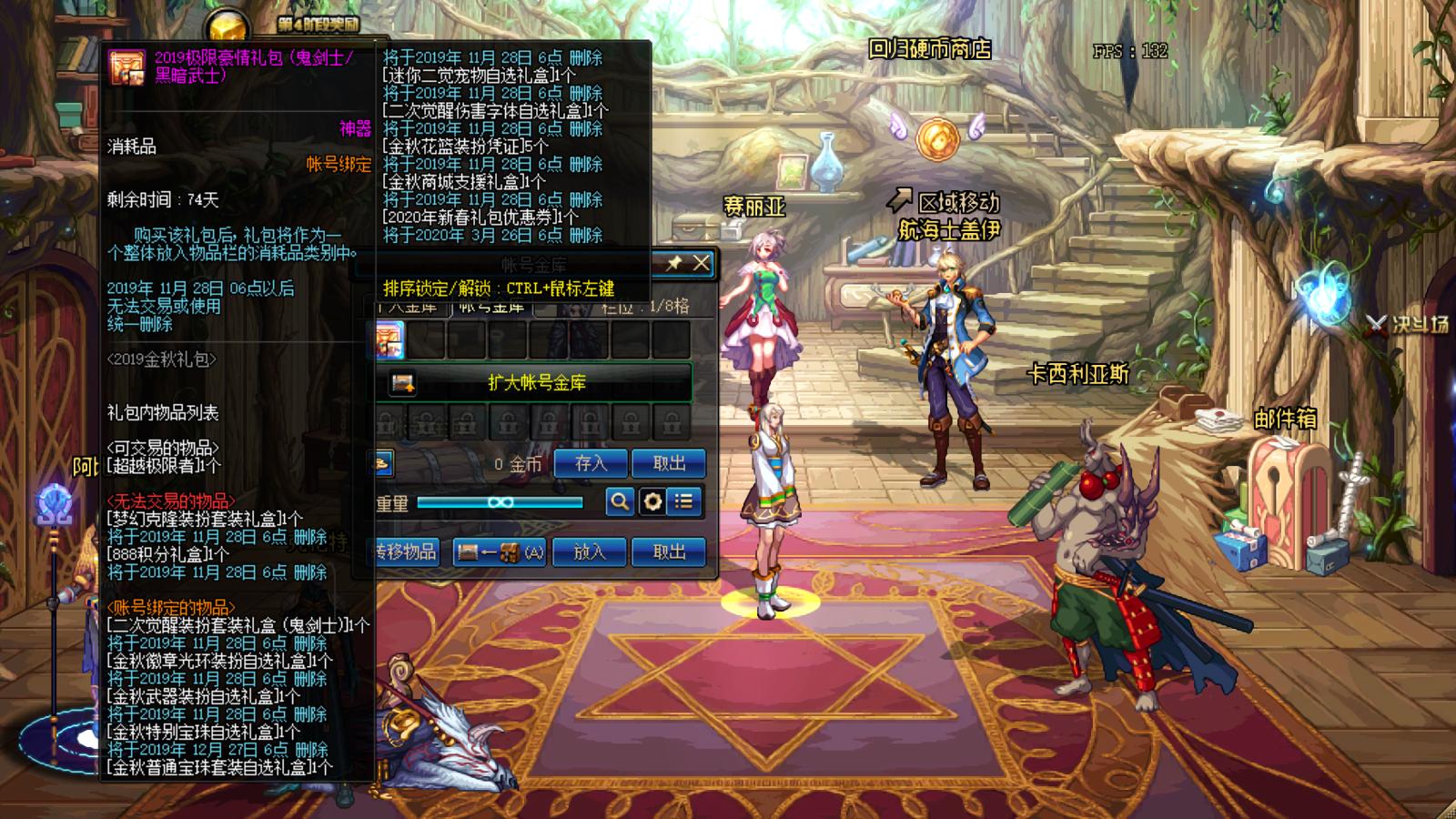
Task: Select the 2019 gift pack in vault slot
Action: pos(389,339)
